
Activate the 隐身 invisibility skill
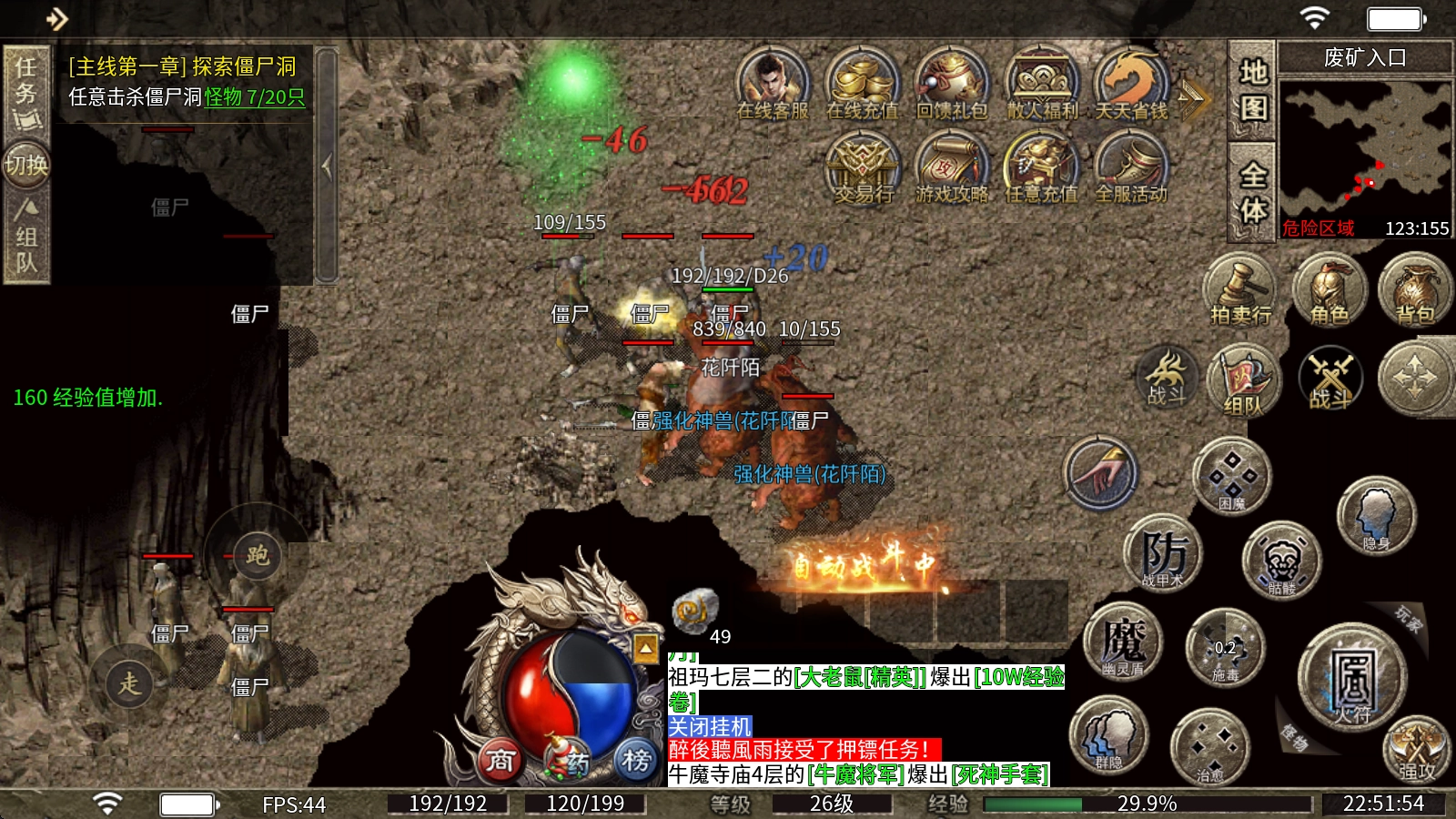tap(1376, 515)
